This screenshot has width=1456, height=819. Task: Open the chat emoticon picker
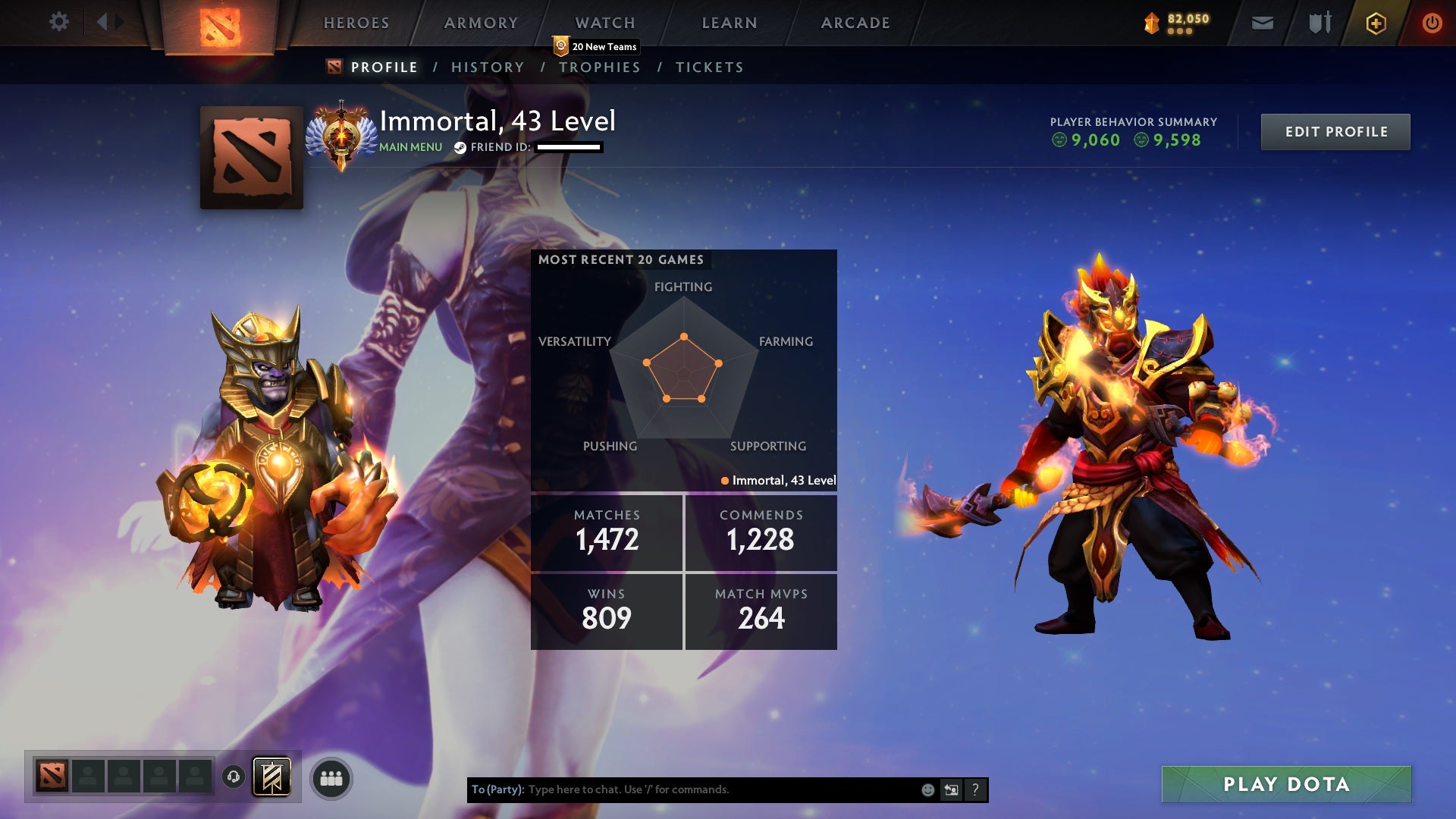click(927, 790)
